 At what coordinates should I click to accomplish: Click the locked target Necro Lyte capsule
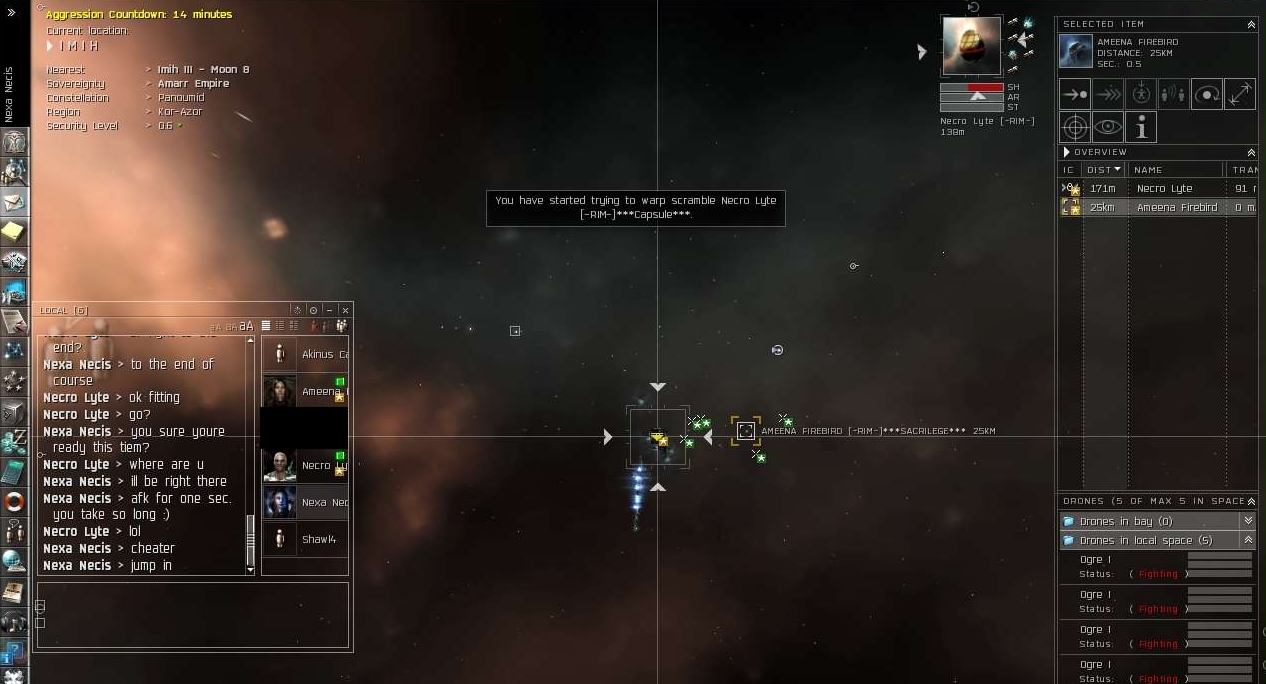click(971, 46)
